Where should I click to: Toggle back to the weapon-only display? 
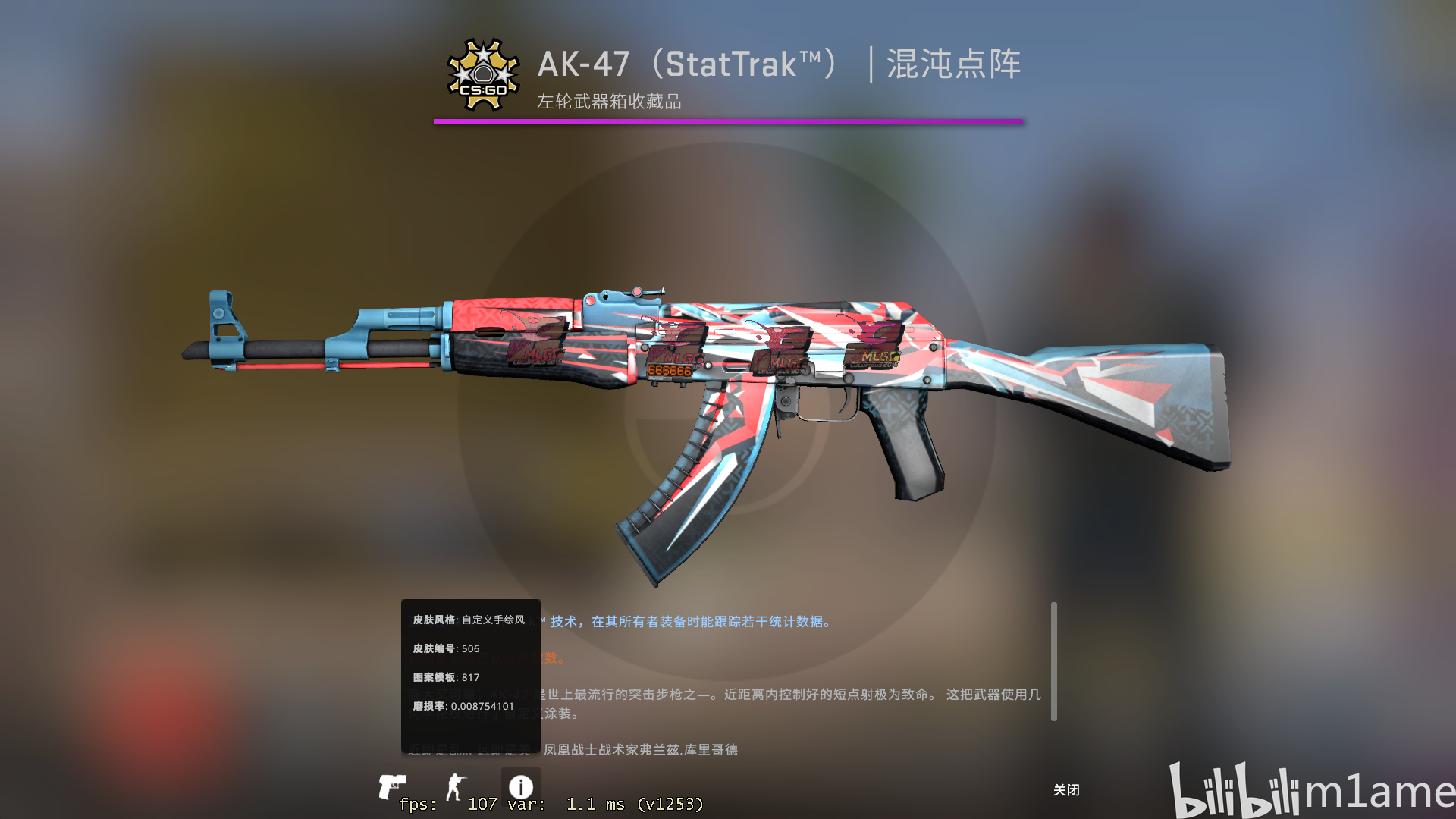394,786
